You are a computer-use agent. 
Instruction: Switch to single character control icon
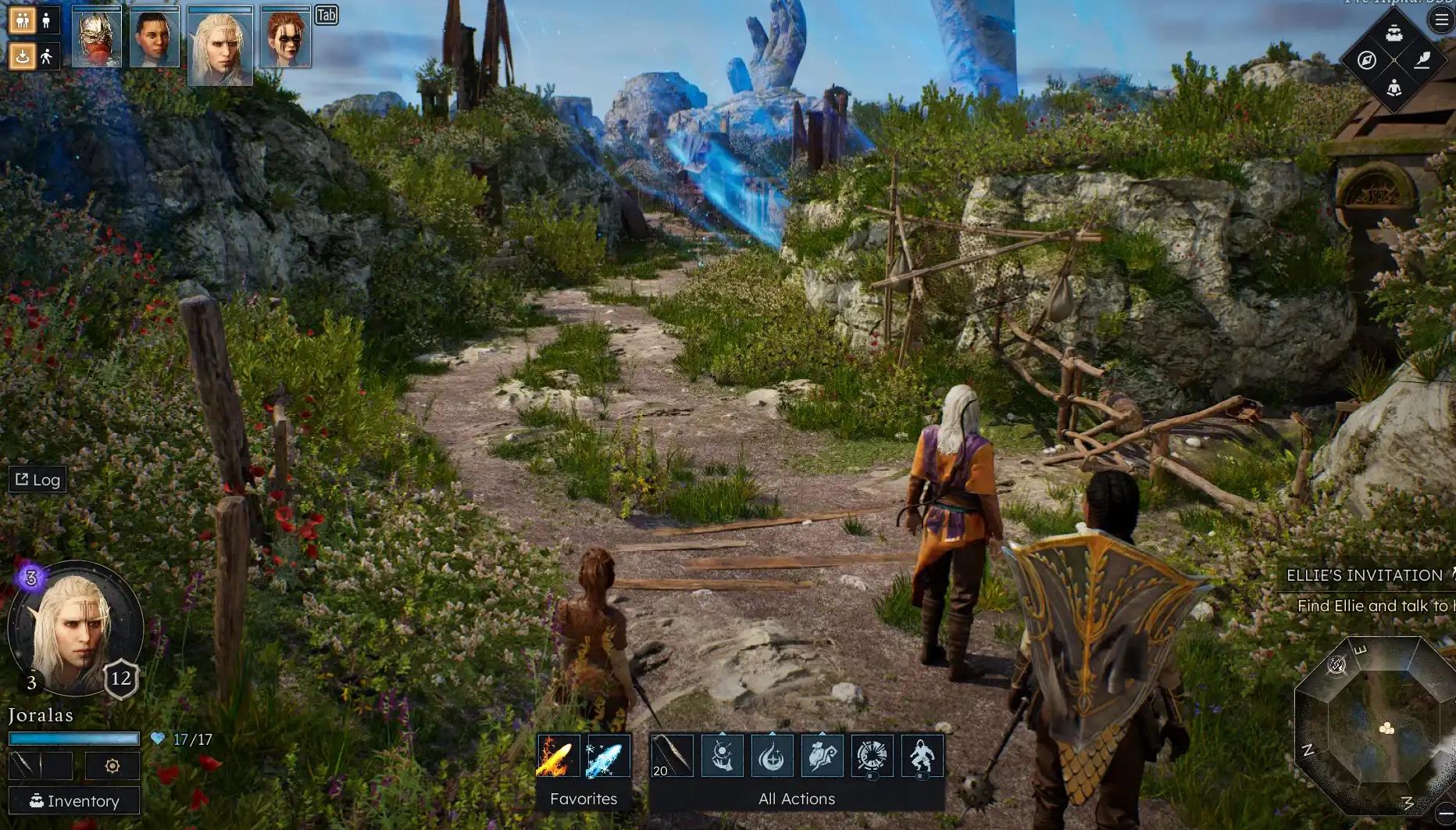[x=47, y=20]
